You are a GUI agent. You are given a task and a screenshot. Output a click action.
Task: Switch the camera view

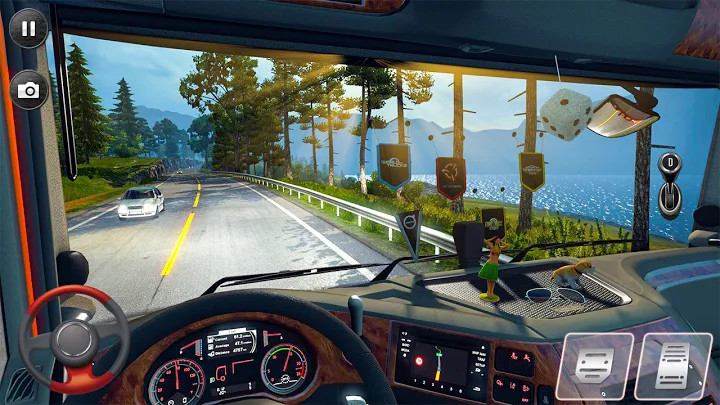(x=29, y=91)
